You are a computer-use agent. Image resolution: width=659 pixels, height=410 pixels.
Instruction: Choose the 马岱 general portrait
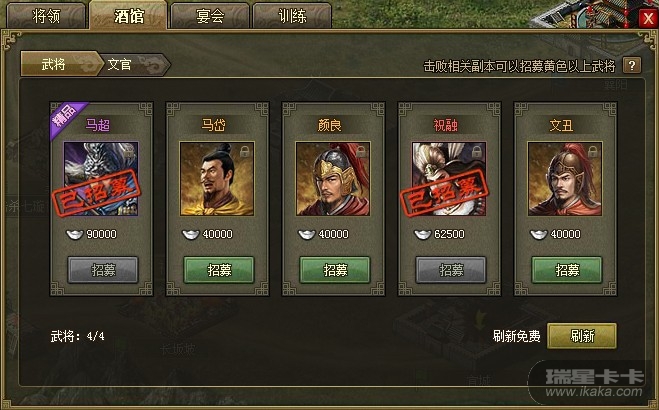[x=217, y=178]
